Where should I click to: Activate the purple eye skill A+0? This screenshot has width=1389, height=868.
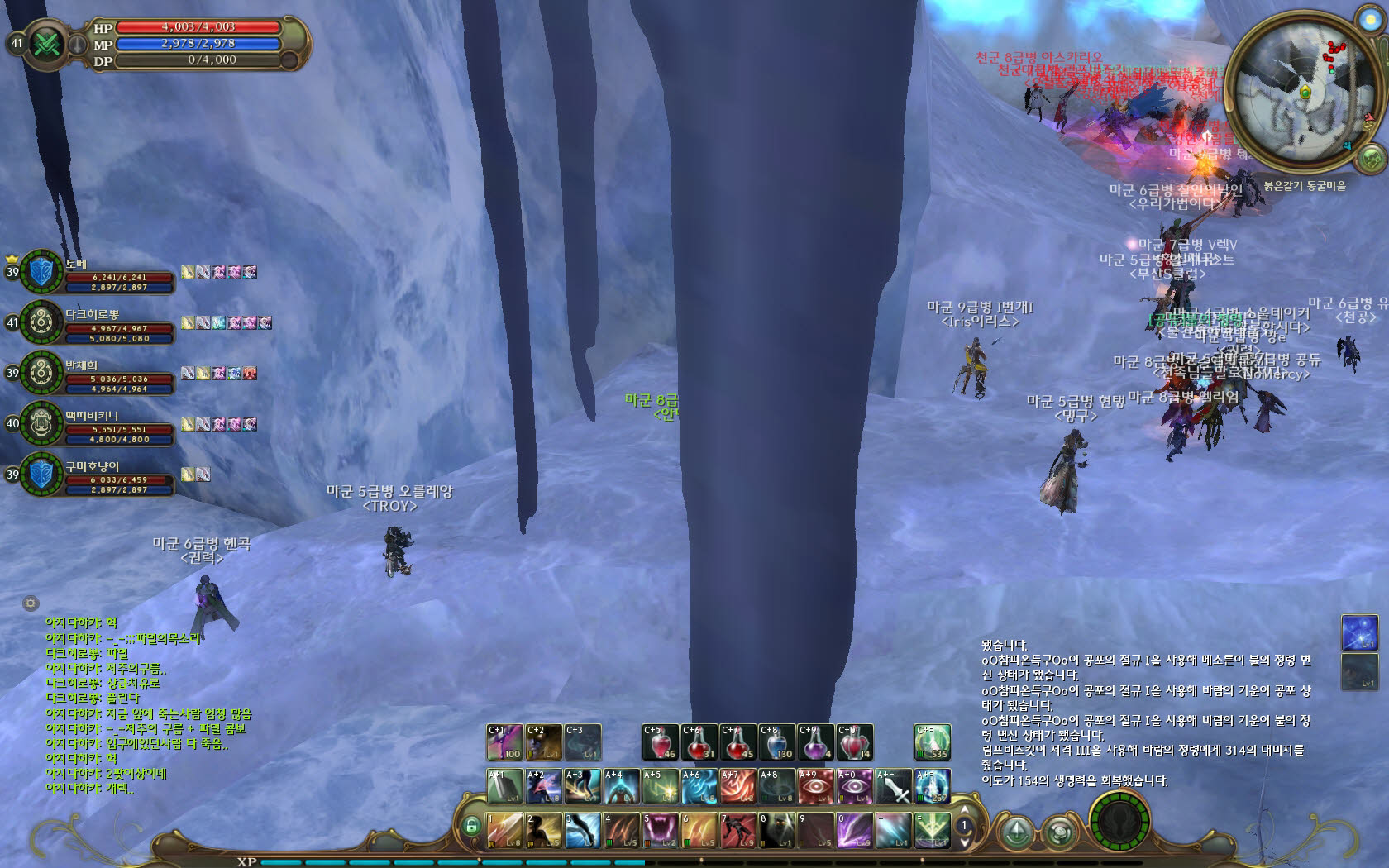[x=854, y=786]
